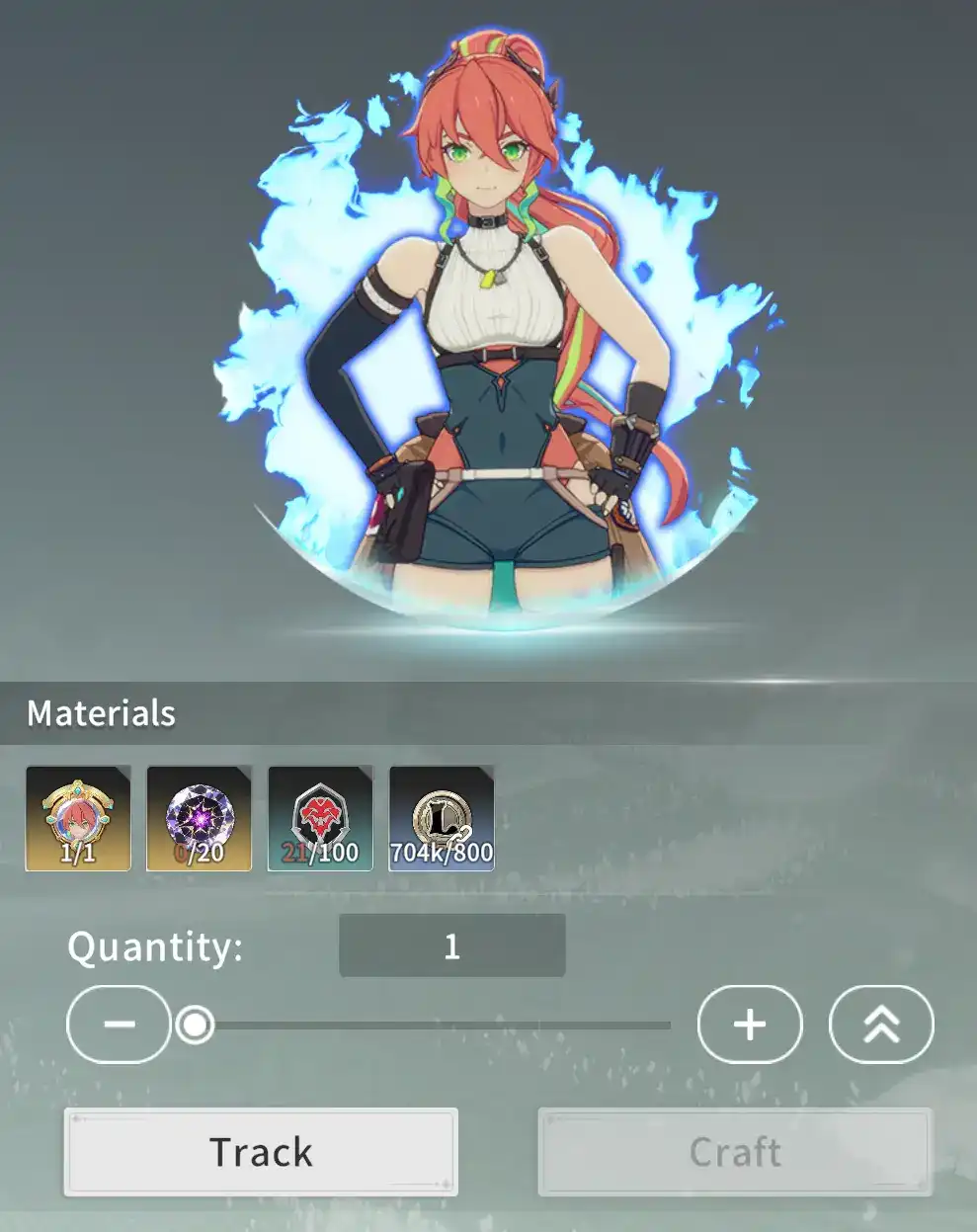The image size is (977, 1232).
Task: Select the character portrait material slot
Action: (78, 818)
